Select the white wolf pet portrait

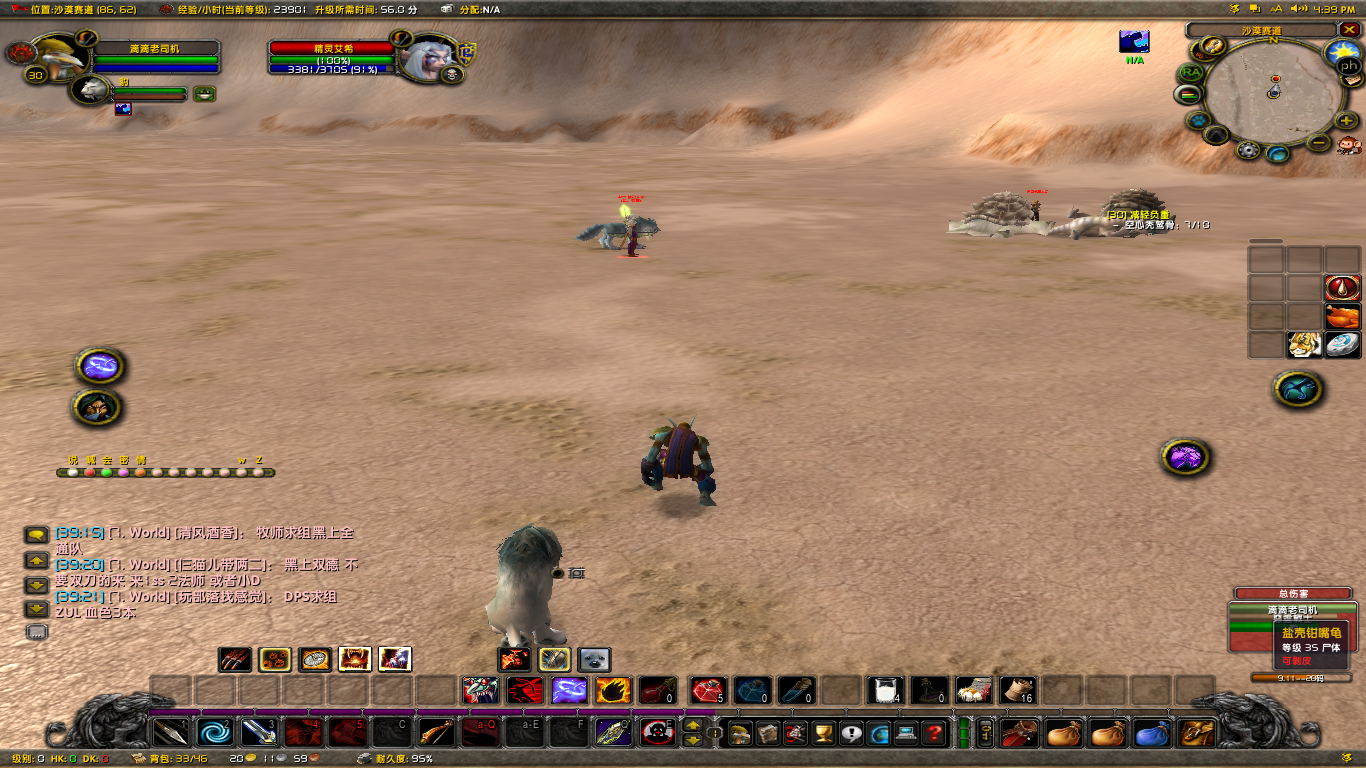pos(92,89)
